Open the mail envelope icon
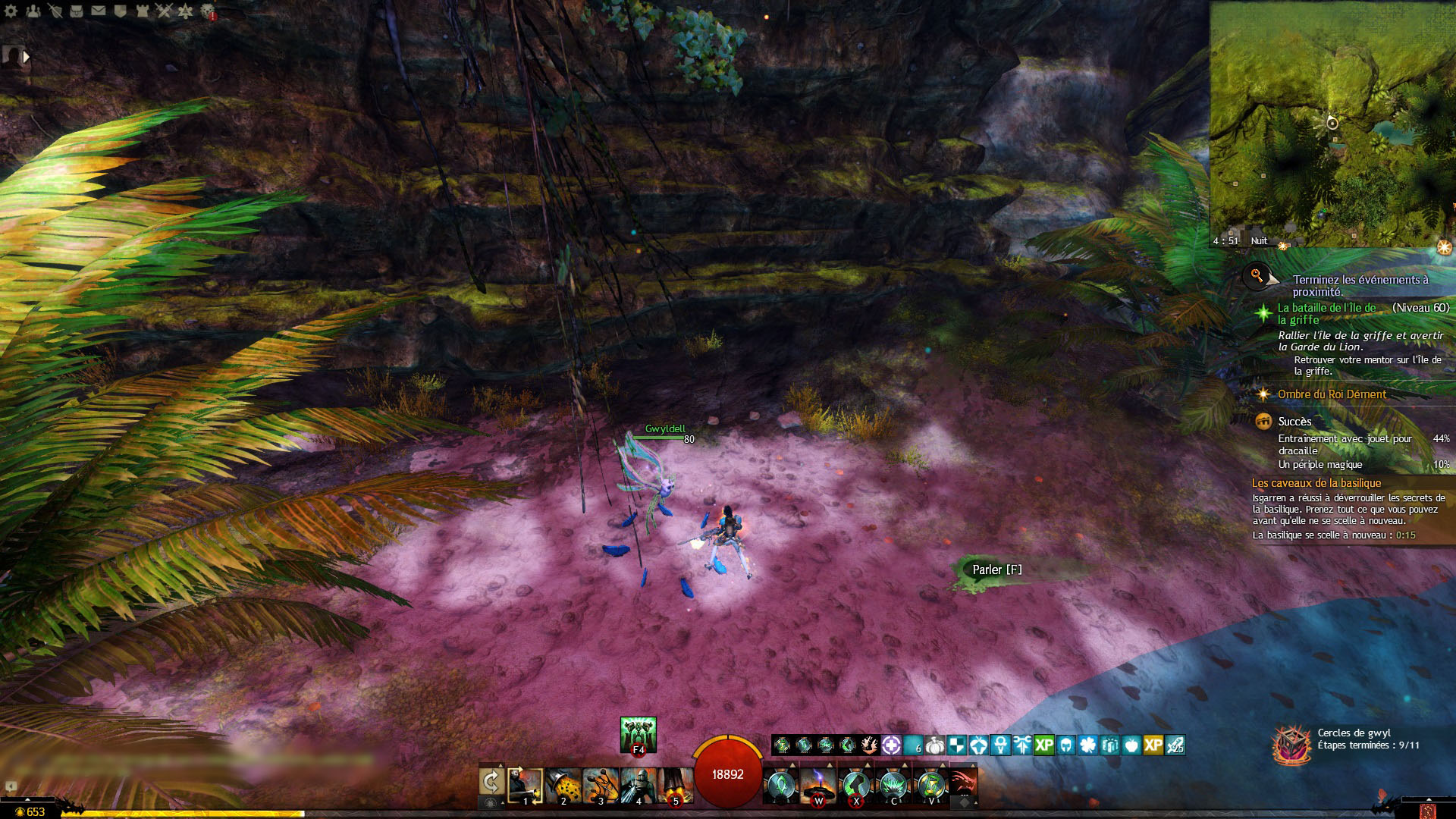This screenshot has height=819, width=1456. (x=99, y=11)
